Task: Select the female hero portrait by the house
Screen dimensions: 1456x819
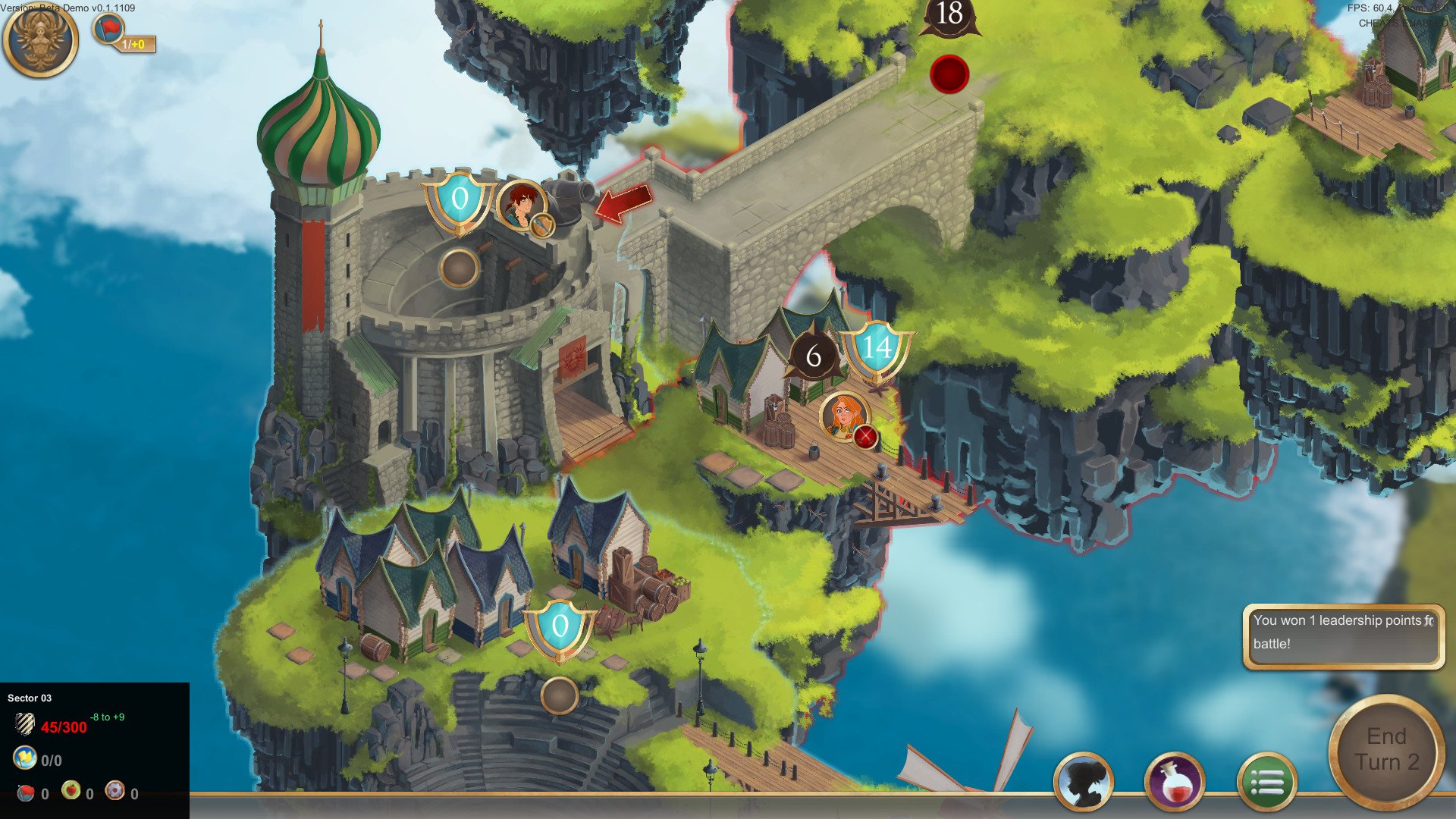Action: (x=843, y=418)
